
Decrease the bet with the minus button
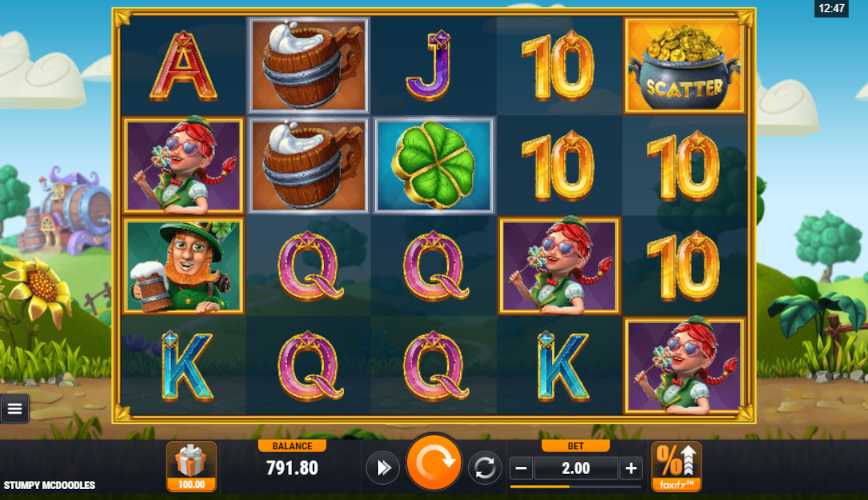pos(520,467)
